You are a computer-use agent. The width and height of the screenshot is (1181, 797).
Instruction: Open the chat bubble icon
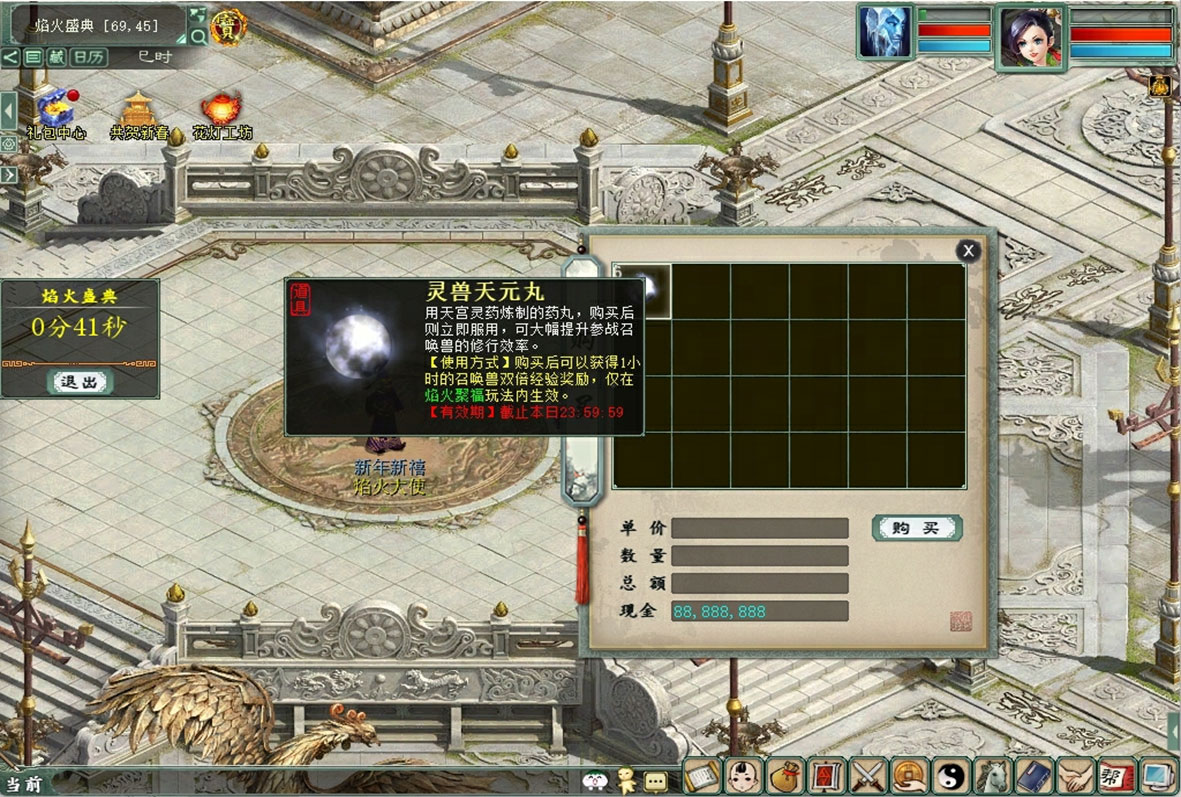655,779
